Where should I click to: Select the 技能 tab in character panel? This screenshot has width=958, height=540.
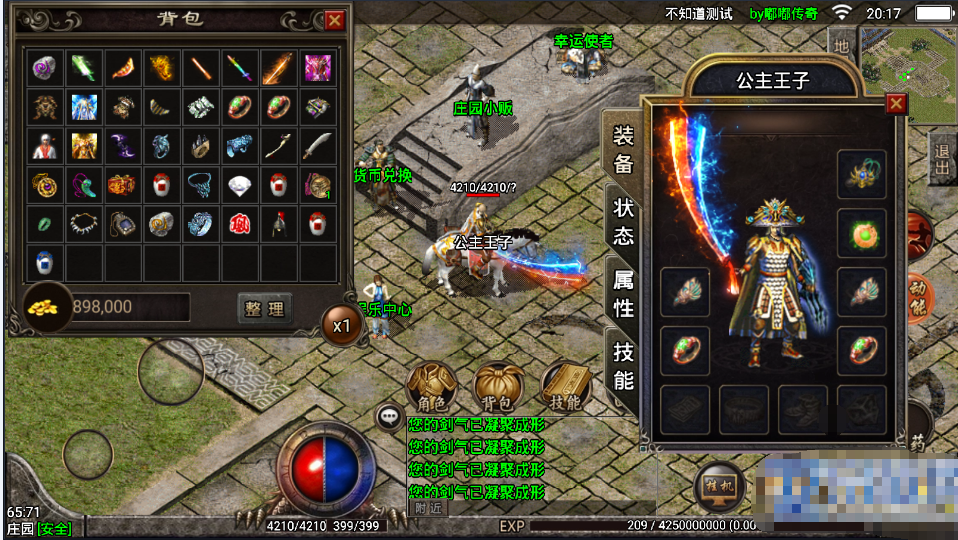pos(623,365)
